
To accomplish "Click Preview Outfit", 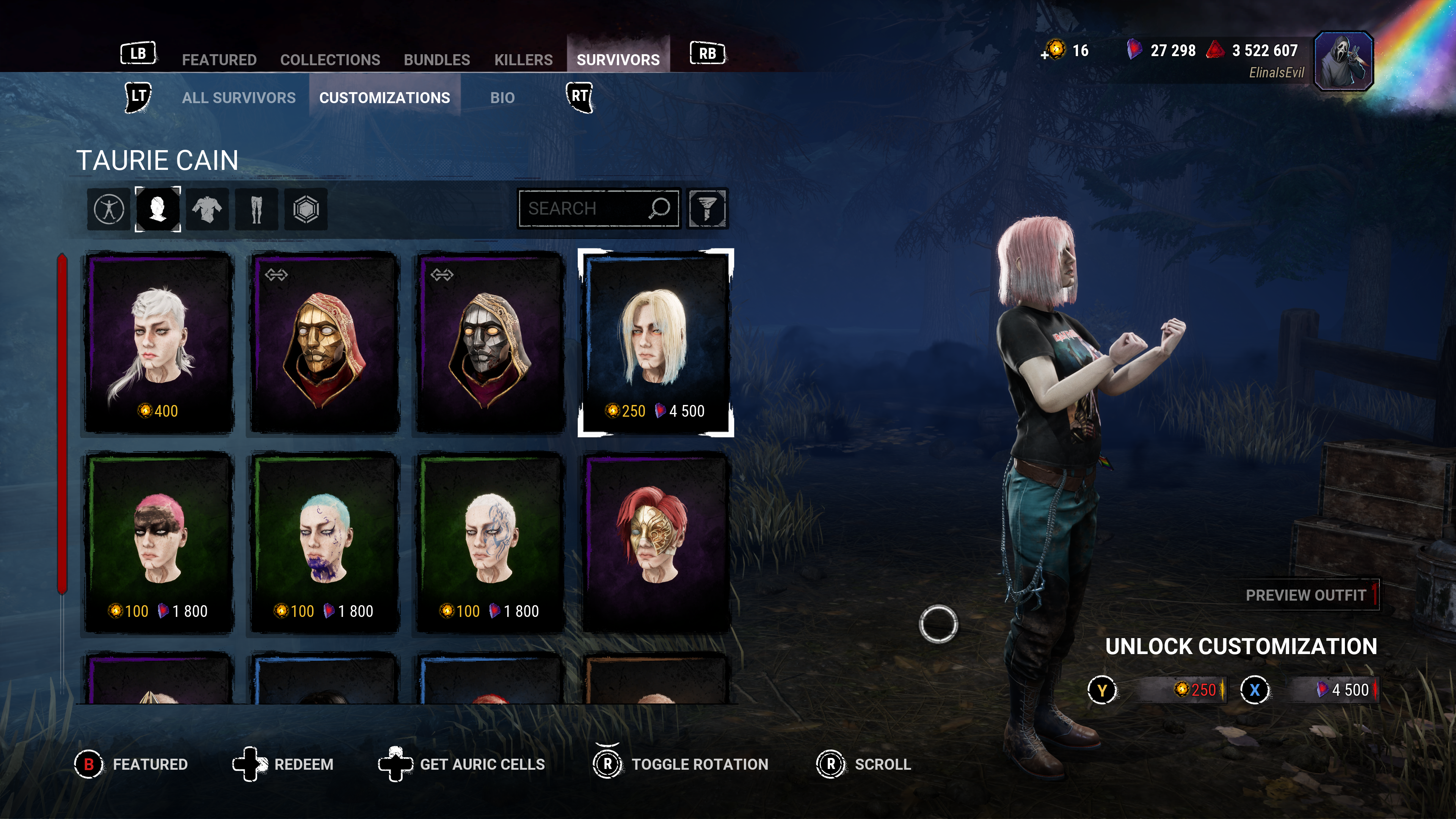I will click(x=1305, y=595).
